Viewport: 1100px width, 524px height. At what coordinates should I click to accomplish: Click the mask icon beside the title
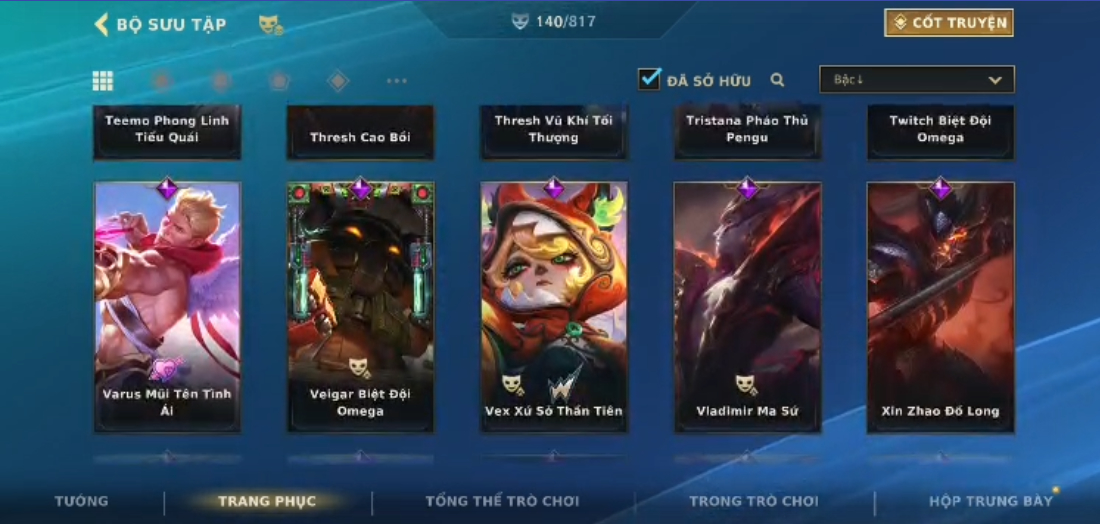(270, 24)
